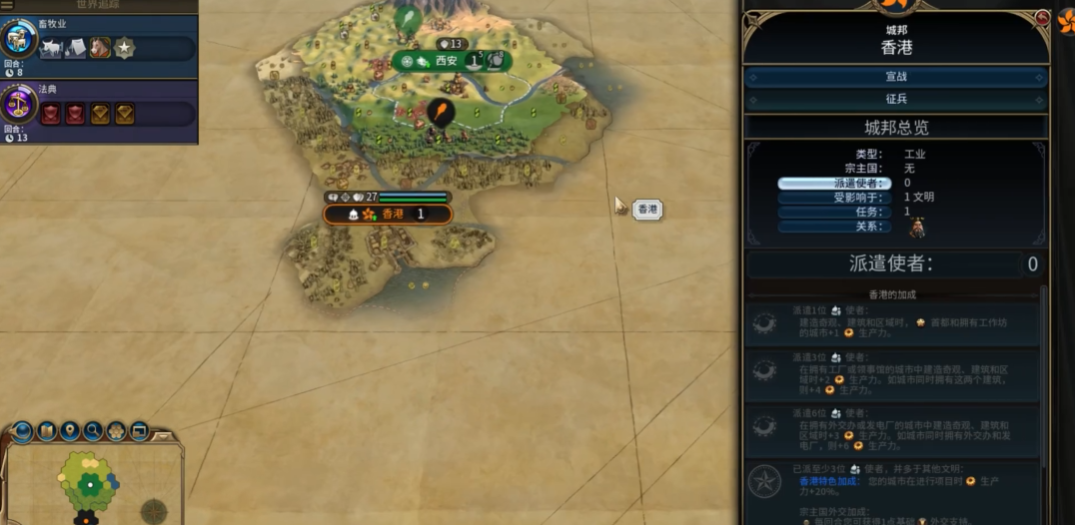Activate the map pin tool
1075x525 pixels.
pos(70,432)
